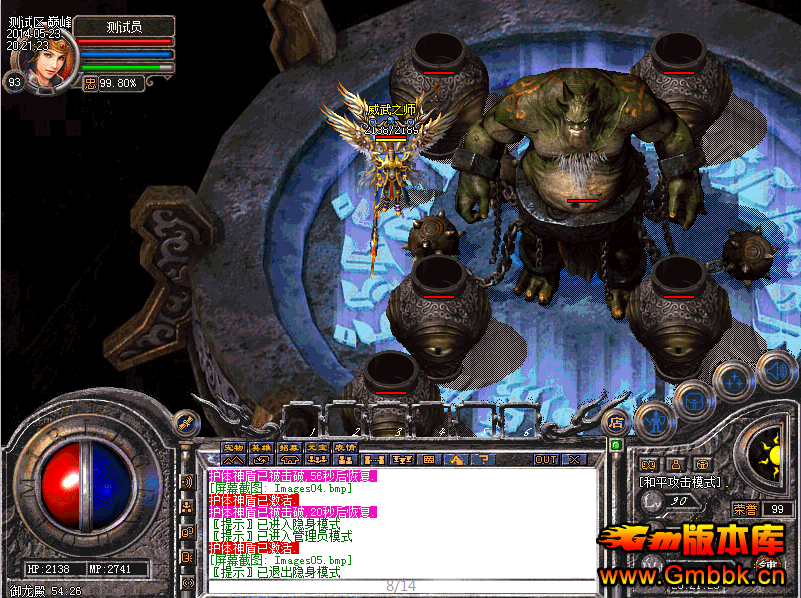801x598 pixels.
Task: Switch to the 宠物 pet tab
Action: pos(233,446)
